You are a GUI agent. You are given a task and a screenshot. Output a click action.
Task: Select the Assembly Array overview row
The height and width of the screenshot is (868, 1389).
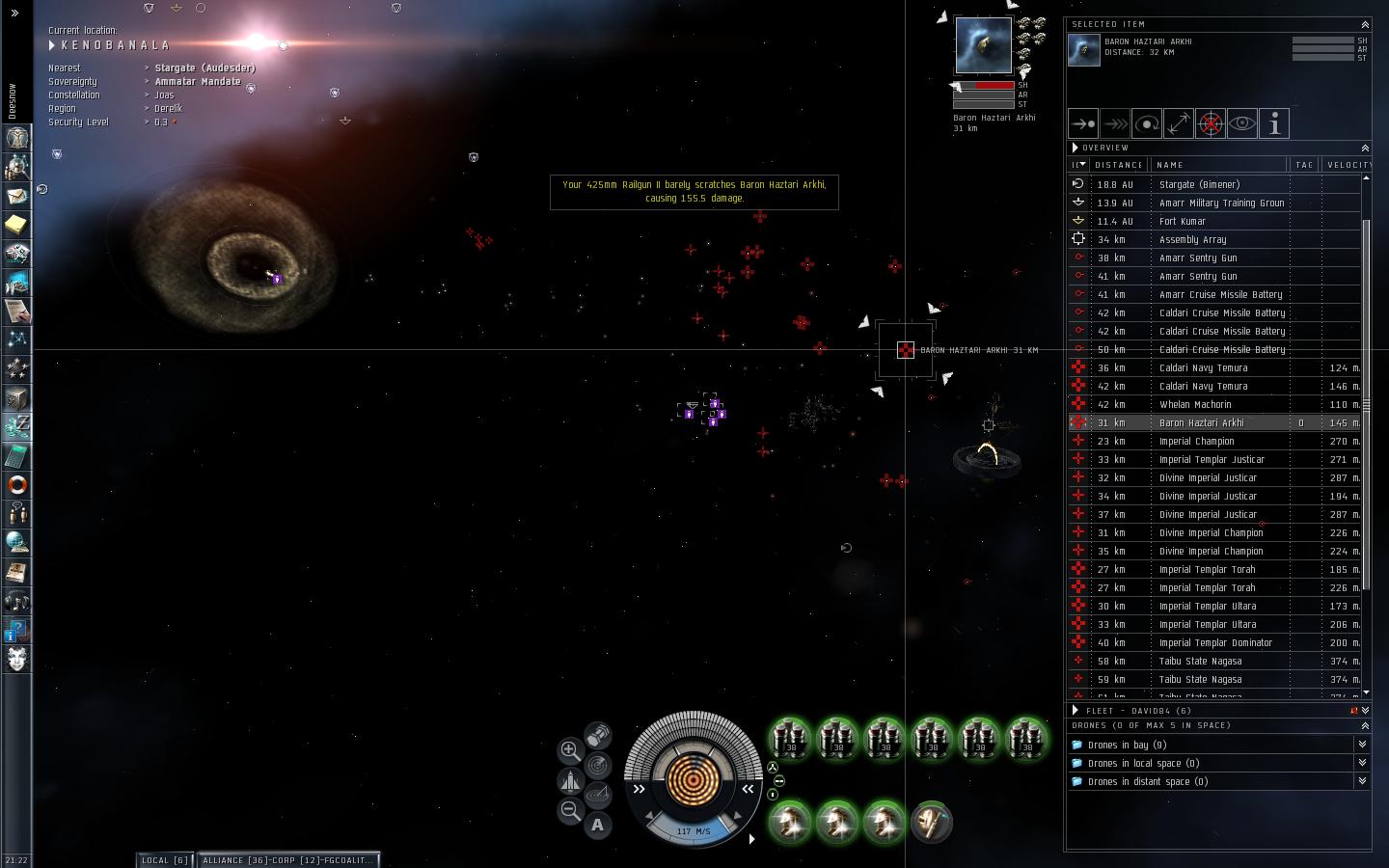(1192, 240)
